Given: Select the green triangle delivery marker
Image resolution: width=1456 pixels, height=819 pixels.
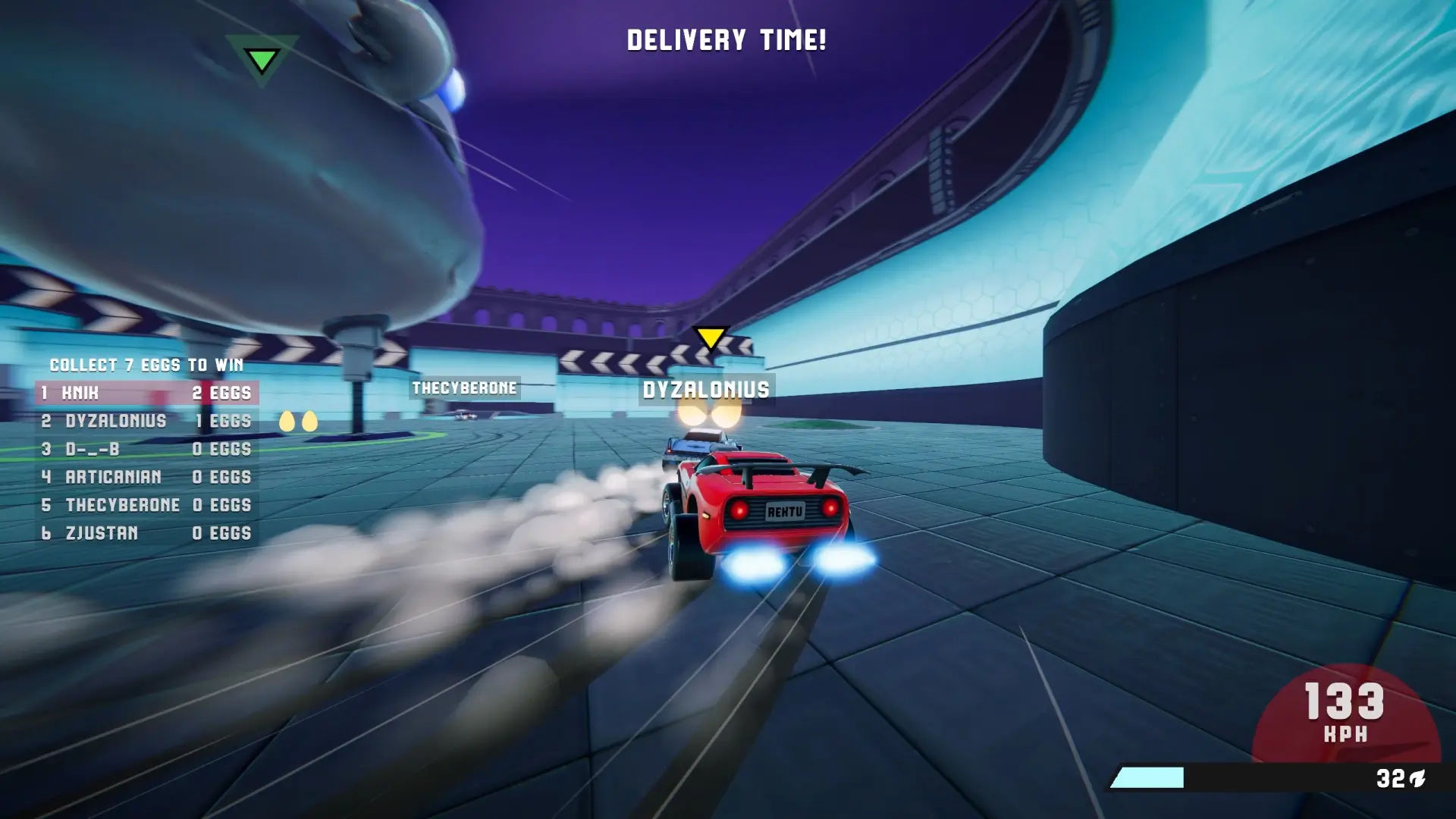Looking at the screenshot, I should (262, 60).
